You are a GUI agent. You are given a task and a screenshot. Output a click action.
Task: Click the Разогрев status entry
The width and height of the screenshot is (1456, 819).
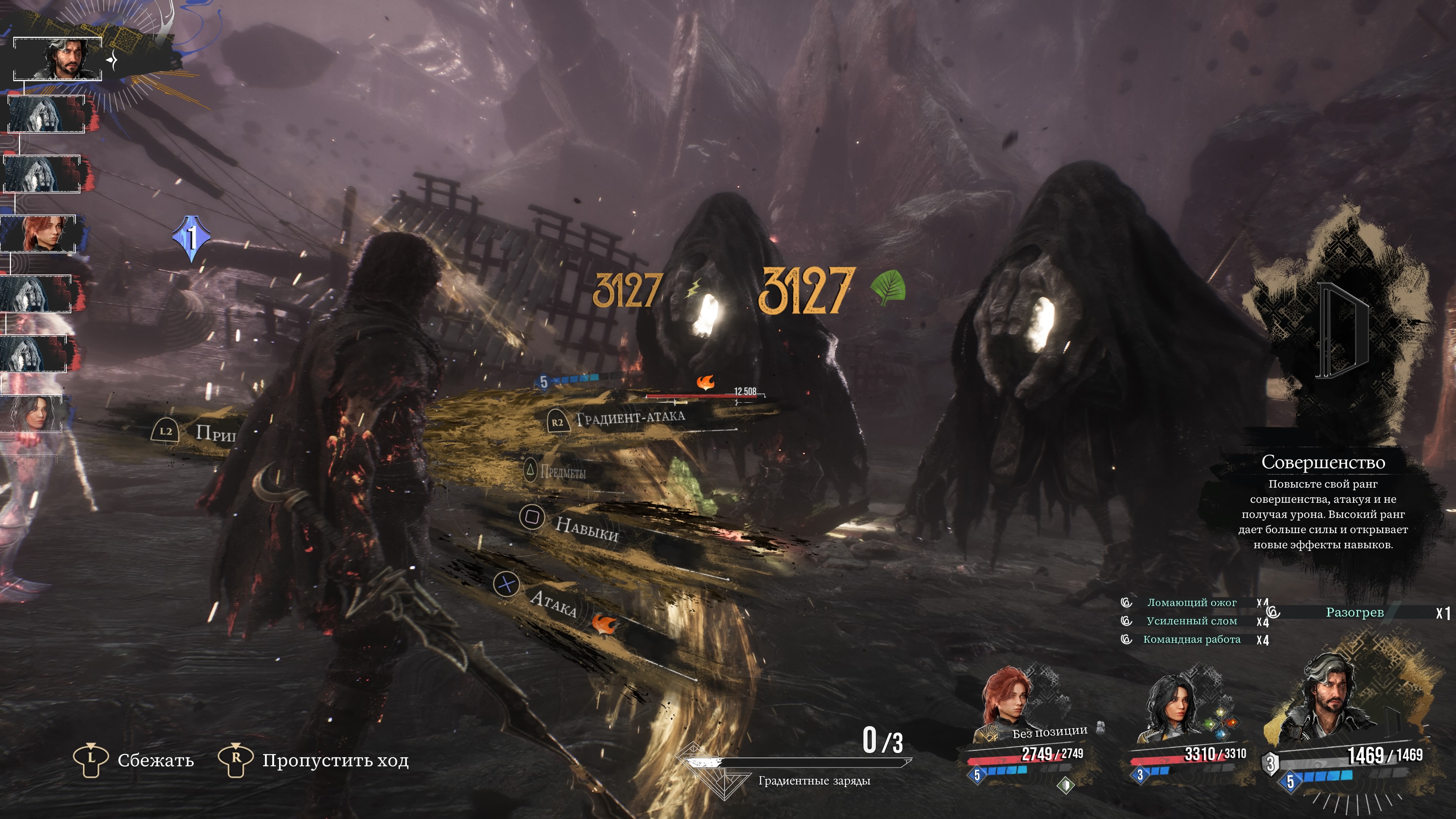[x=1354, y=612]
